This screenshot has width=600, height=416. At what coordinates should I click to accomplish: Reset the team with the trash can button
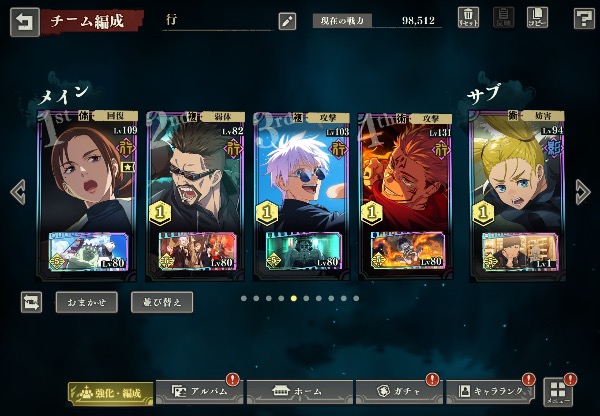(x=468, y=18)
